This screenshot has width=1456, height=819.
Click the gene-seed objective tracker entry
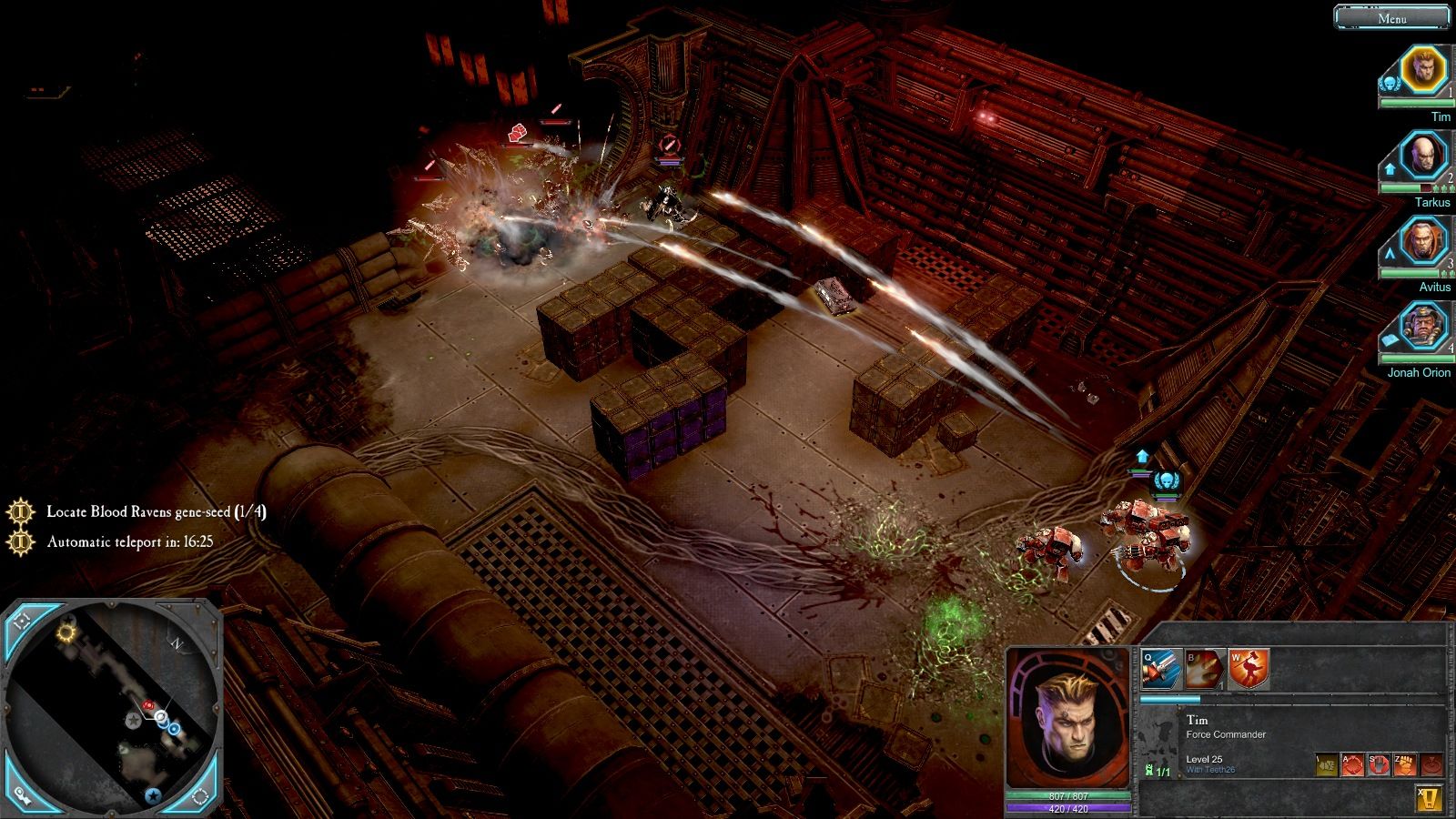156,511
